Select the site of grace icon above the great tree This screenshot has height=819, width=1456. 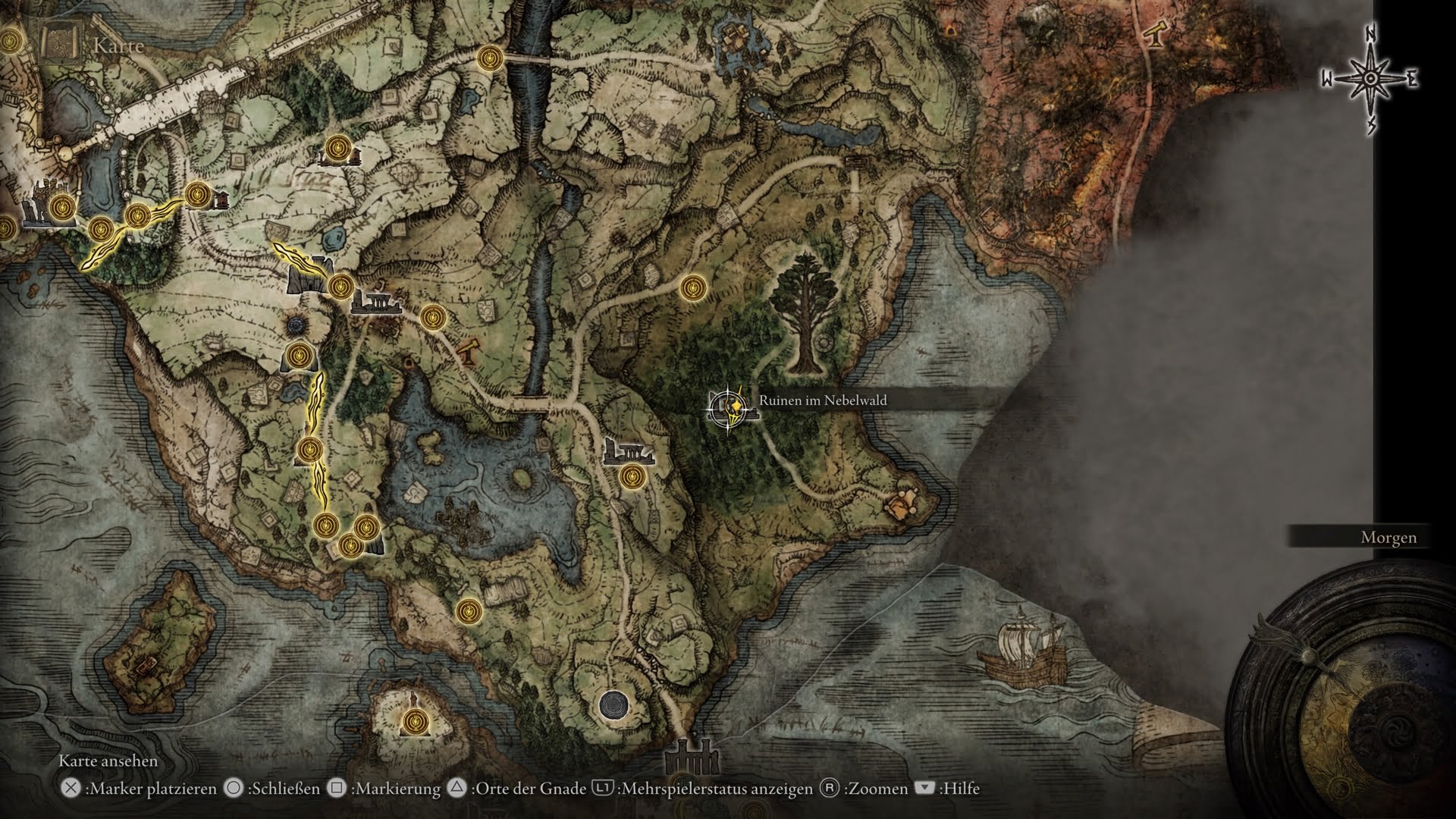tap(694, 288)
